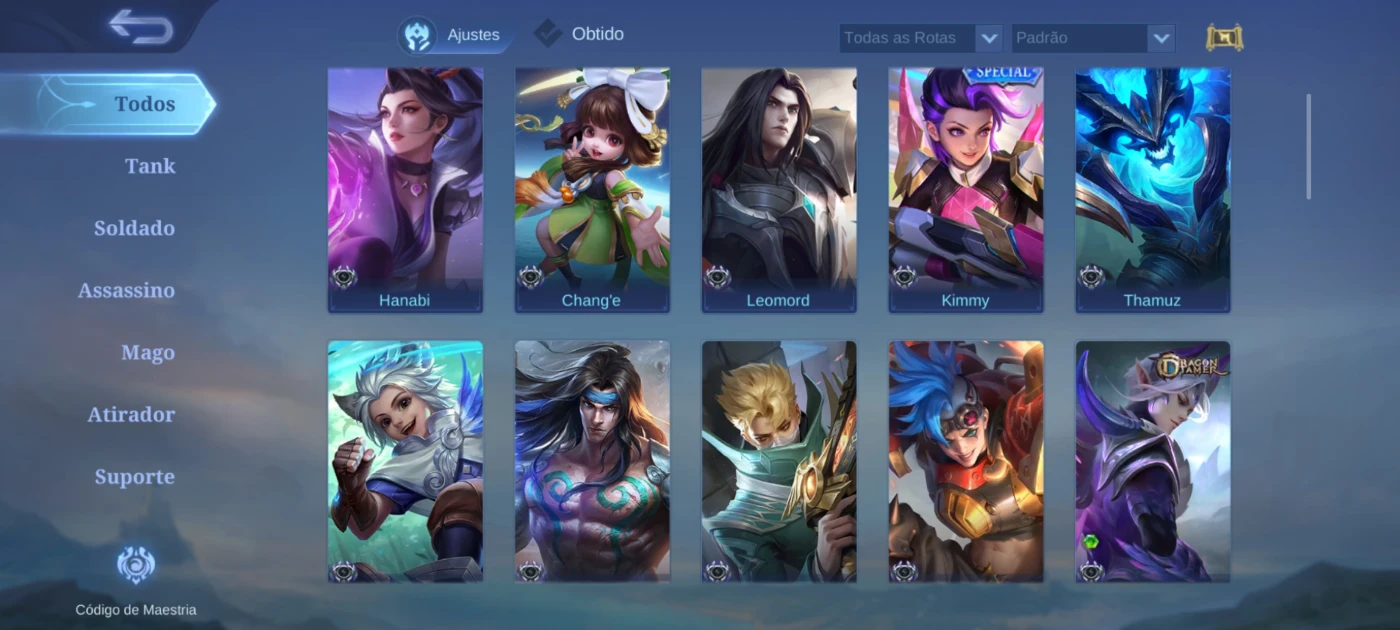This screenshot has width=1400, height=630.
Task: Open the Padrão sorting dropdown
Action: point(1092,38)
